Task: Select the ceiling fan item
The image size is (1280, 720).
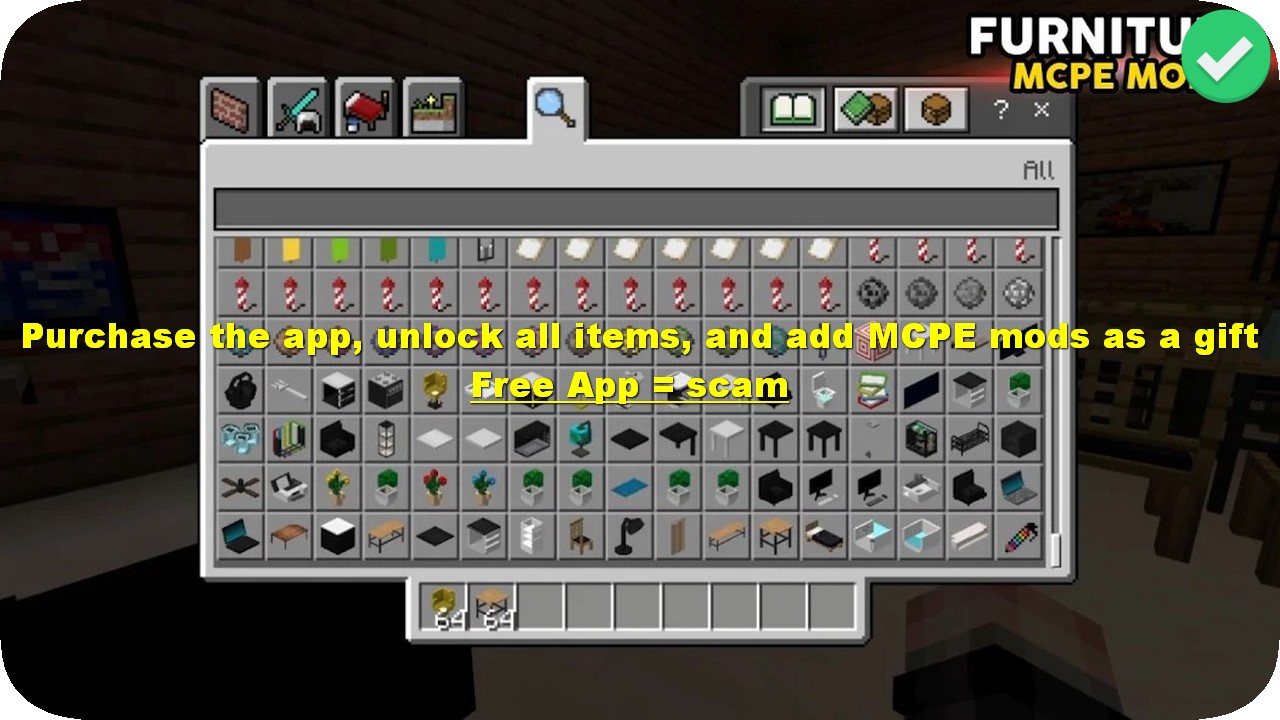Action: point(238,487)
